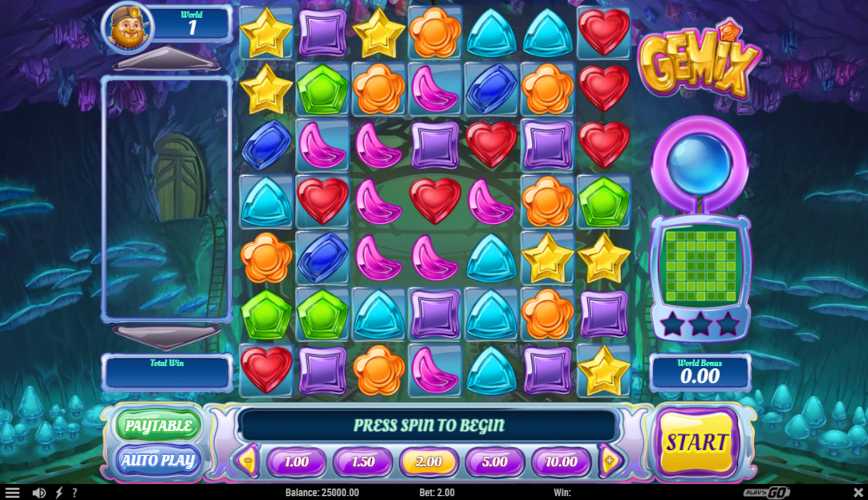The width and height of the screenshot is (868, 500).
Task: Toggle fast play lightning bolt icon
Action: tap(59, 492)
